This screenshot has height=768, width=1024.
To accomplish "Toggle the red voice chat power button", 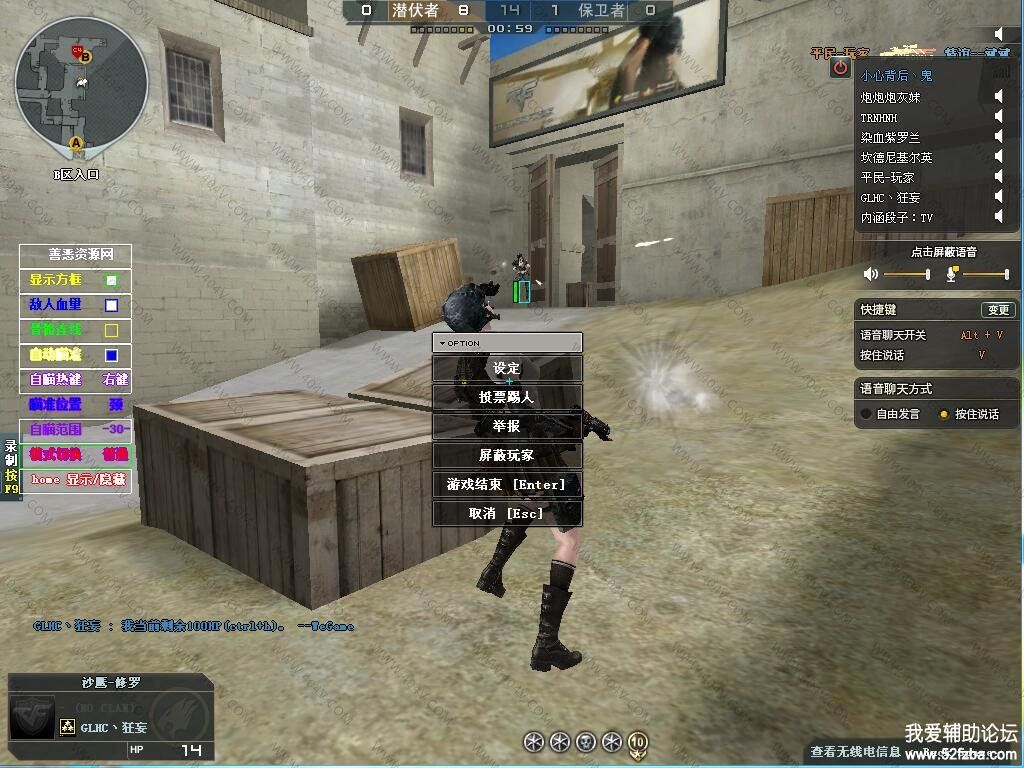I will [841, 68].
